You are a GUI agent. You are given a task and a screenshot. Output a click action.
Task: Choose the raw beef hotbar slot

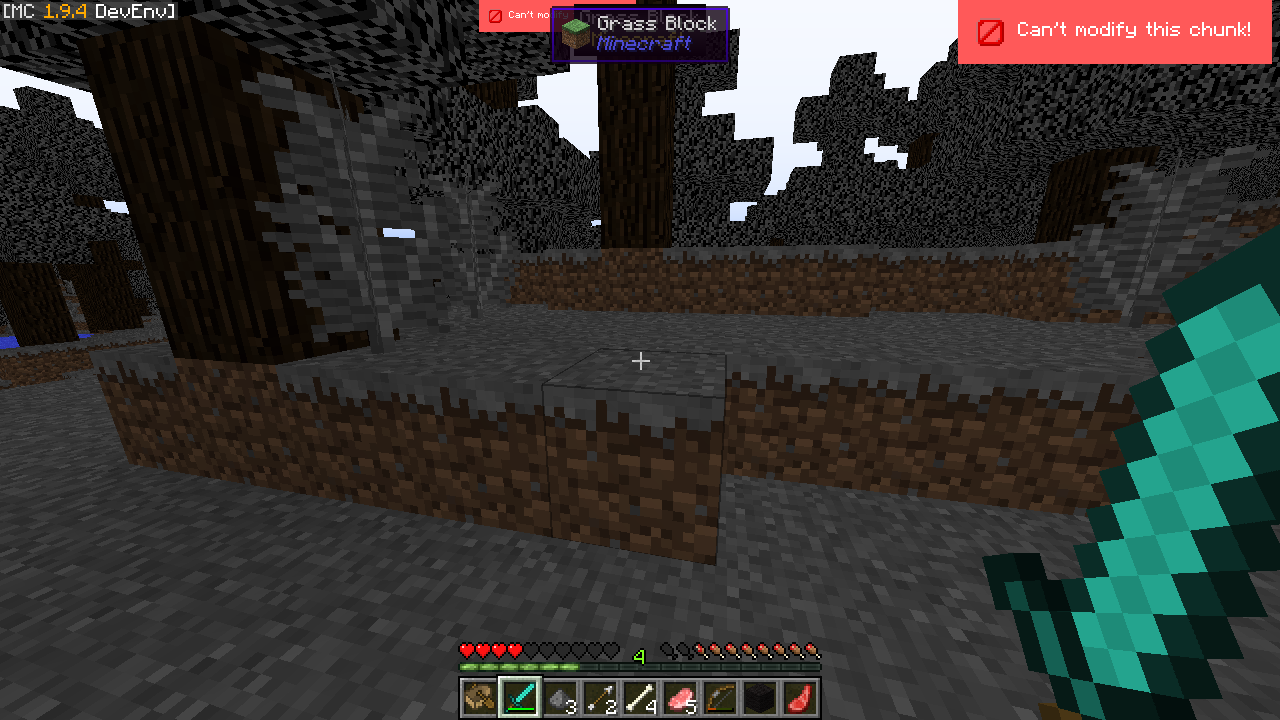pyautogui.click(x=800, y=697)
